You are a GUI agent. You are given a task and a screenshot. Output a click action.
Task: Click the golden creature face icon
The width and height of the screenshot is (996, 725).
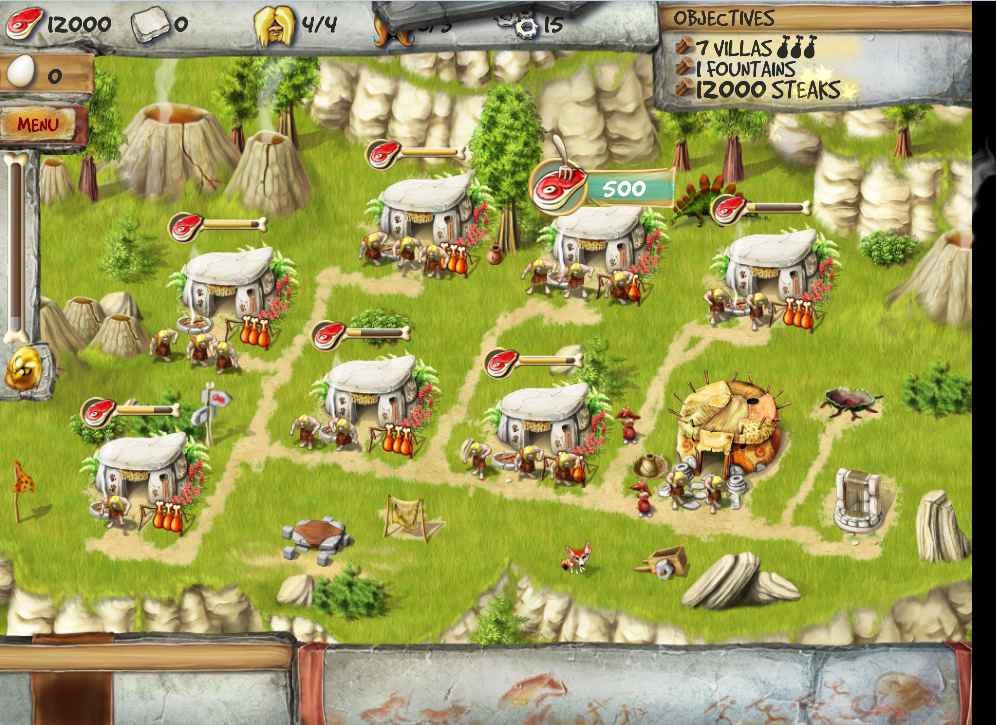pos(21,369)
